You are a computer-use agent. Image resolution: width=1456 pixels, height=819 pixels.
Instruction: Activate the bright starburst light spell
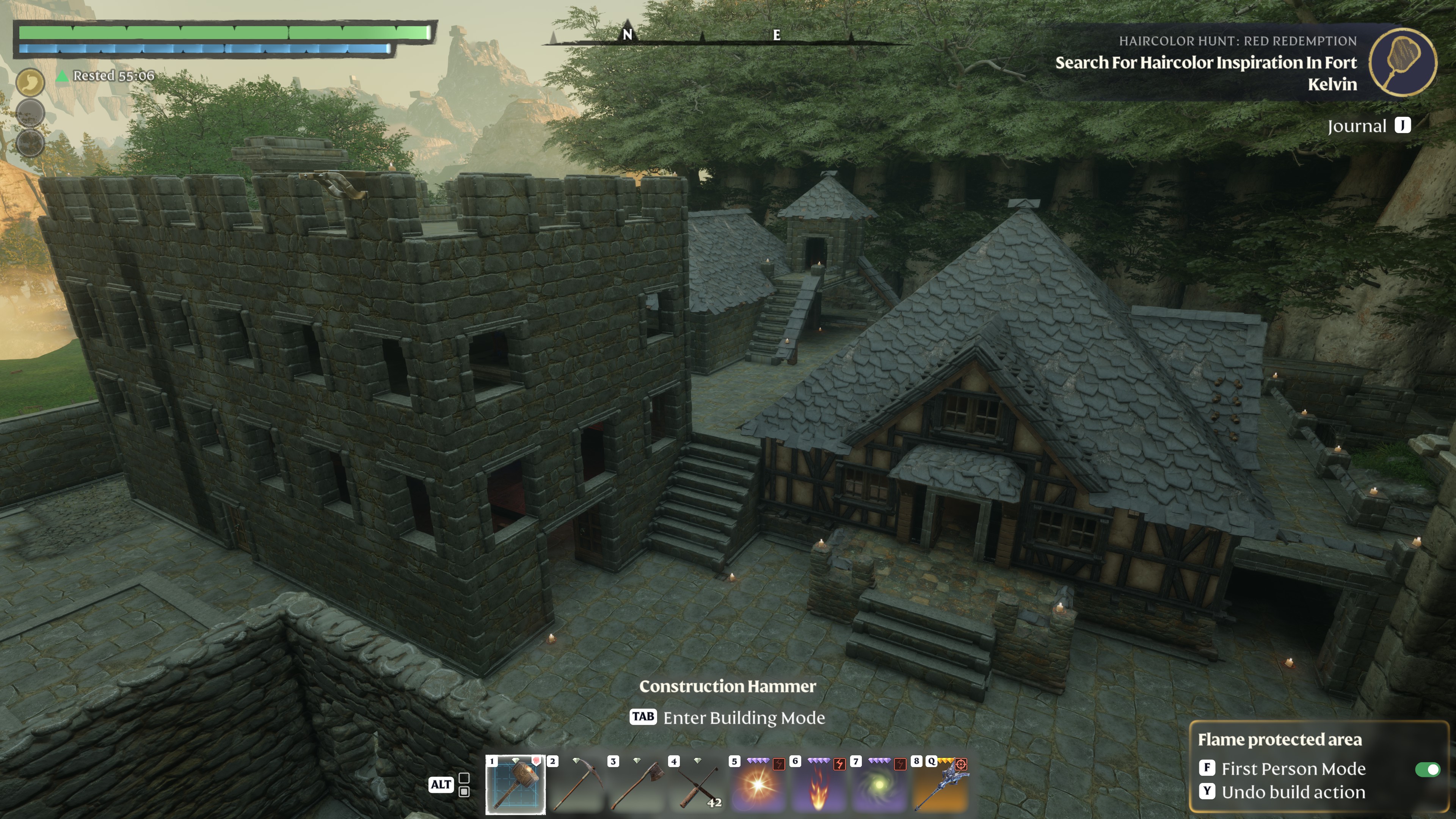[x=758, y=785]
